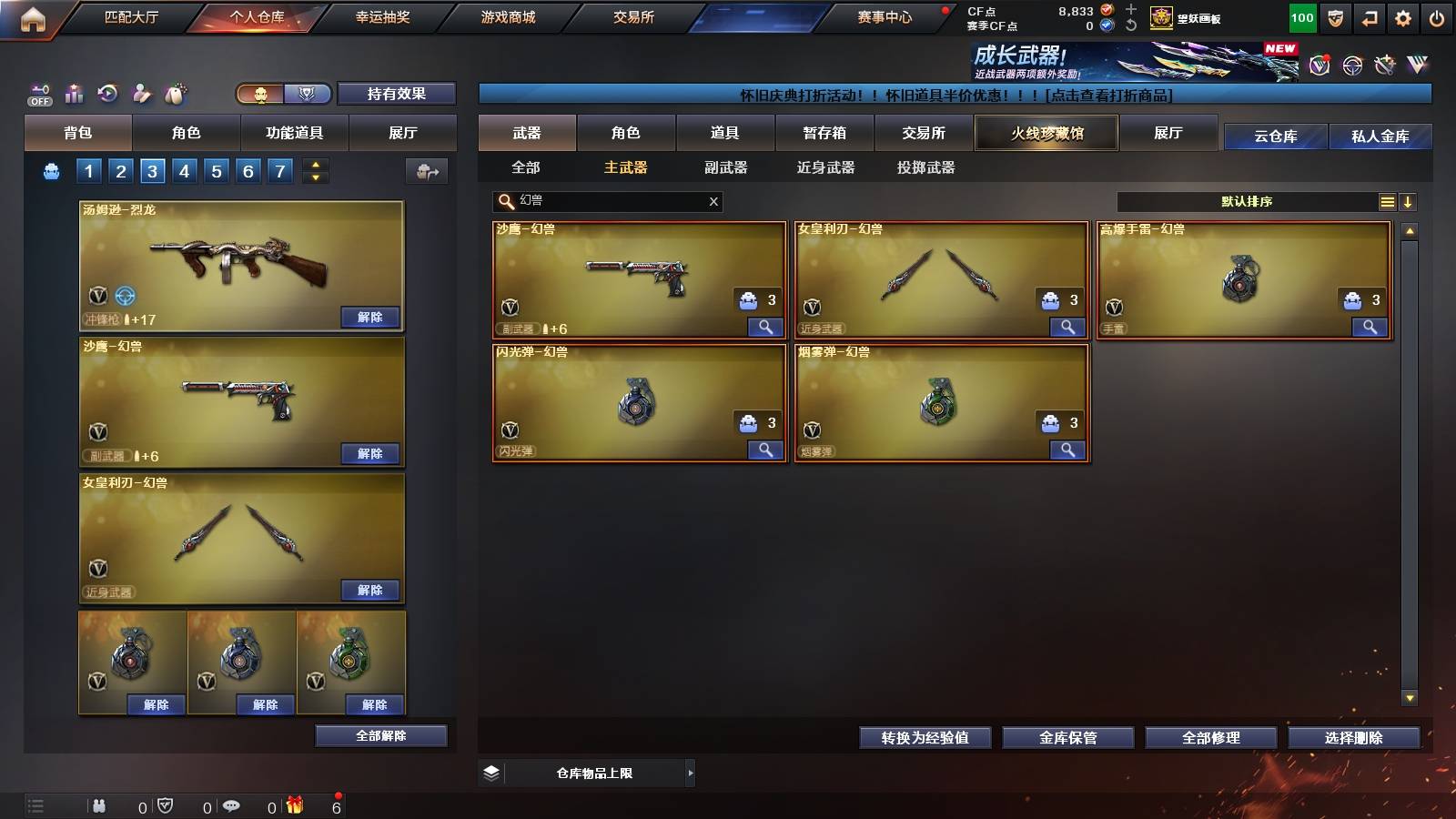This screenshot has height=819, width=1456.
Task: Switch to the 火线珍藏馆 tab
Action: point(1046,133)
